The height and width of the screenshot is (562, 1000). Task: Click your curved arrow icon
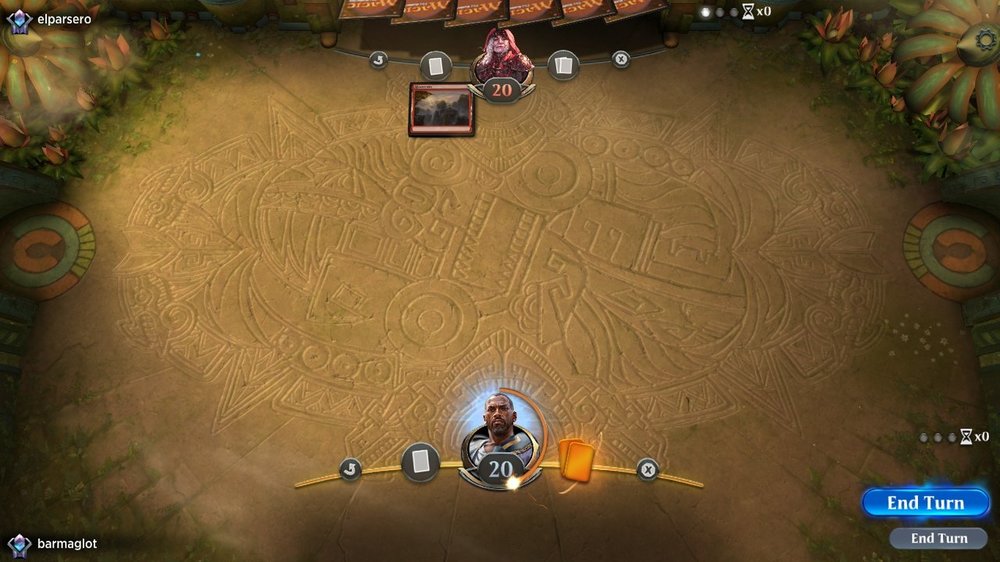(350, 468)
